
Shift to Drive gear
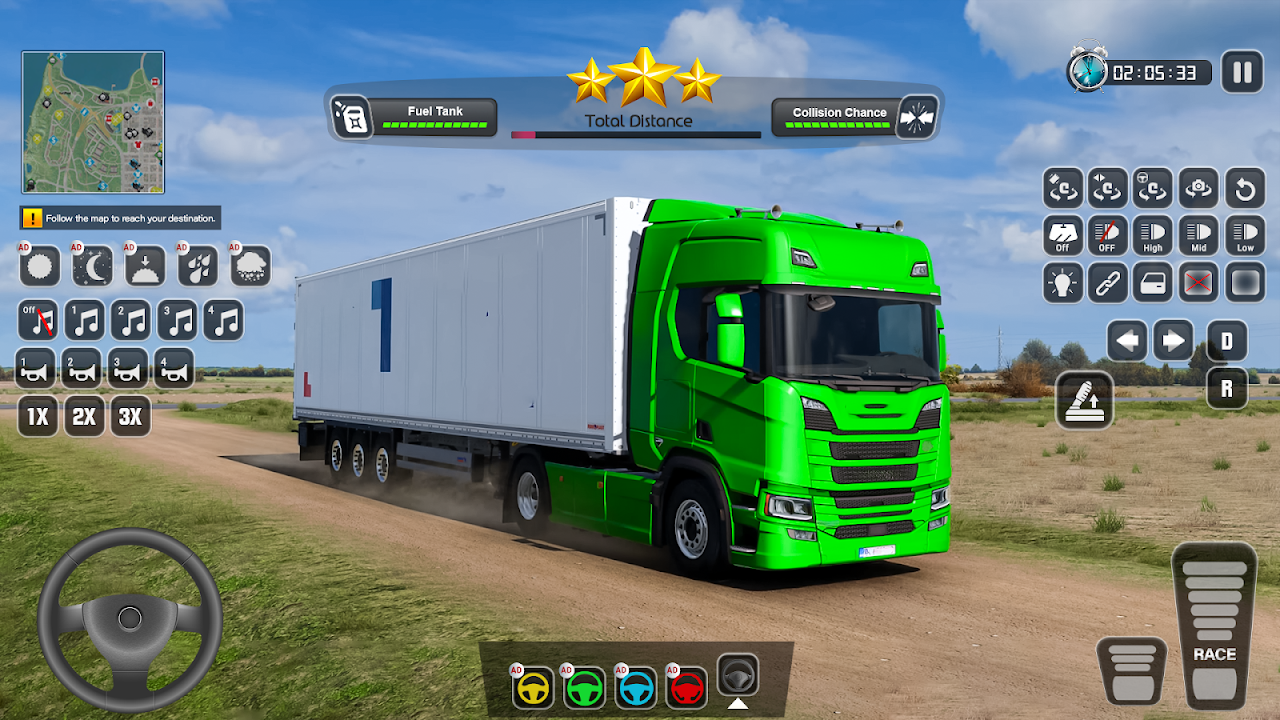tap(1227, 341)
